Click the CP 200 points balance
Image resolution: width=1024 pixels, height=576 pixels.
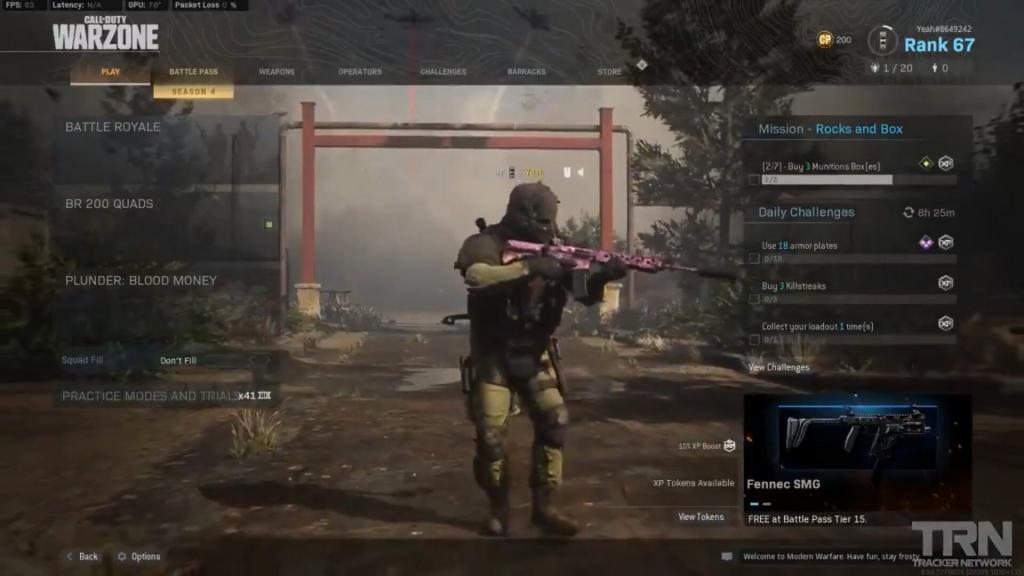pos(834,40)
